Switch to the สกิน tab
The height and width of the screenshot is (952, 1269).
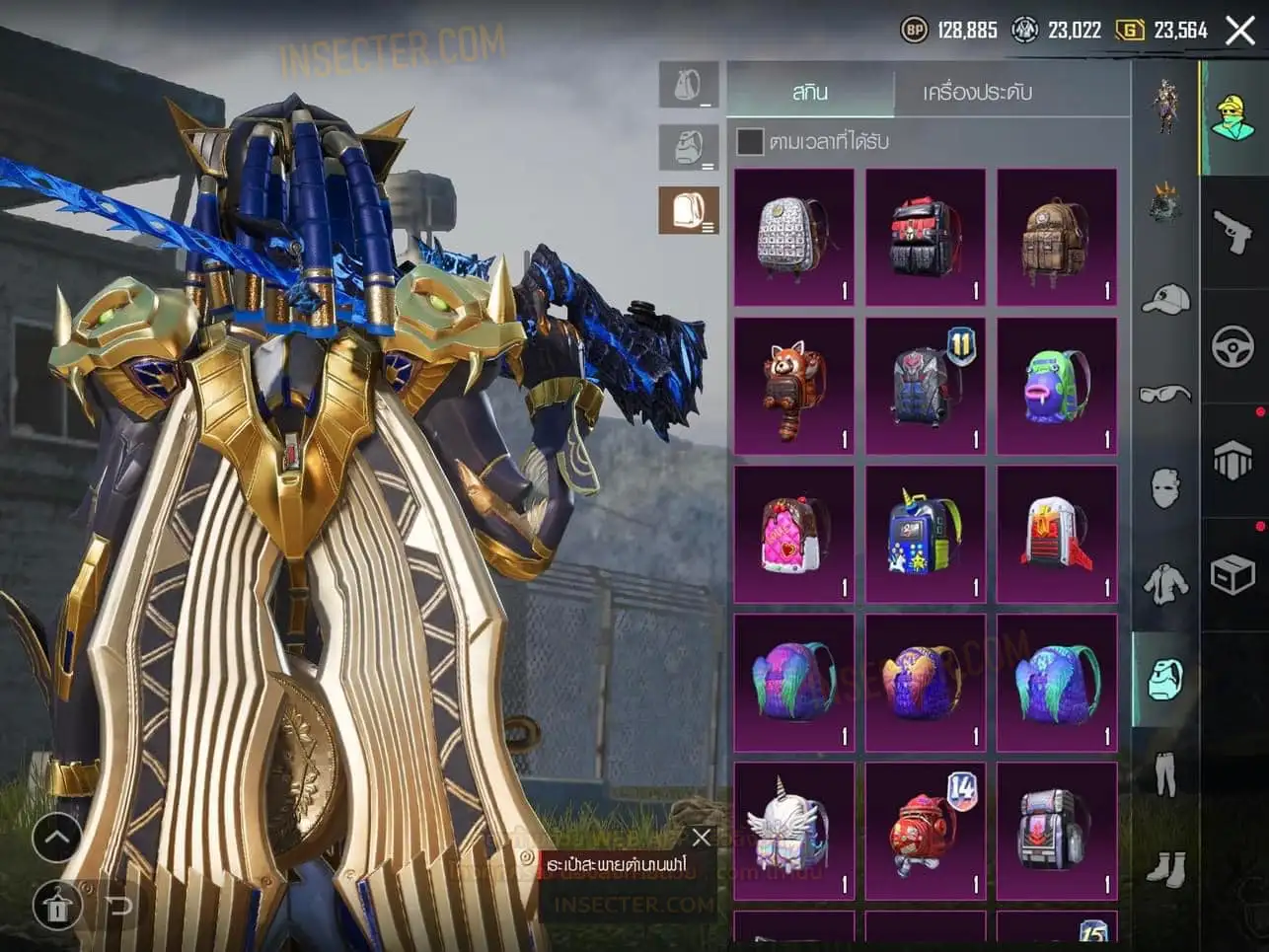point(810,92)
